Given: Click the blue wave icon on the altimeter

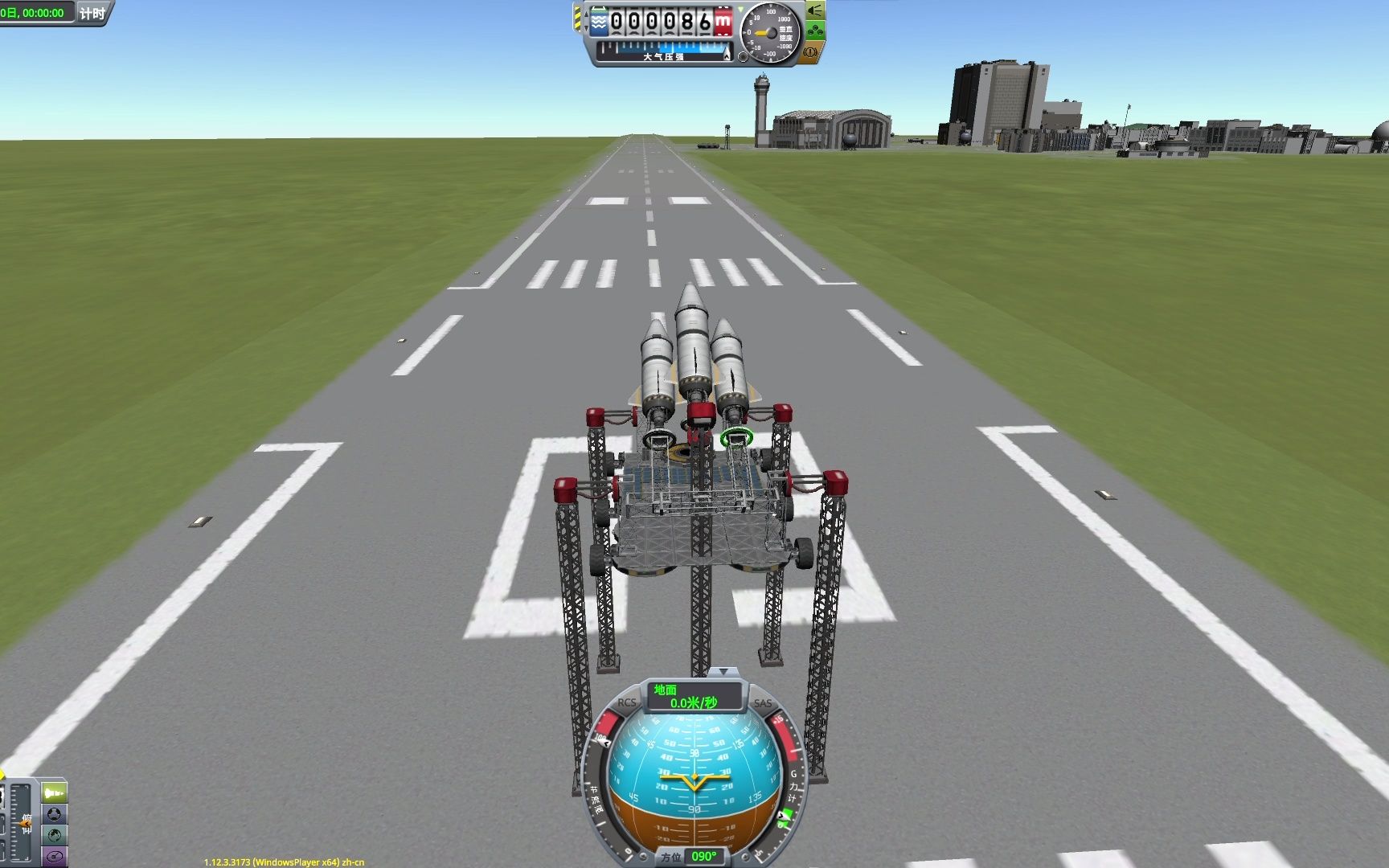Looking at the screenshot, I should (599, 22).
